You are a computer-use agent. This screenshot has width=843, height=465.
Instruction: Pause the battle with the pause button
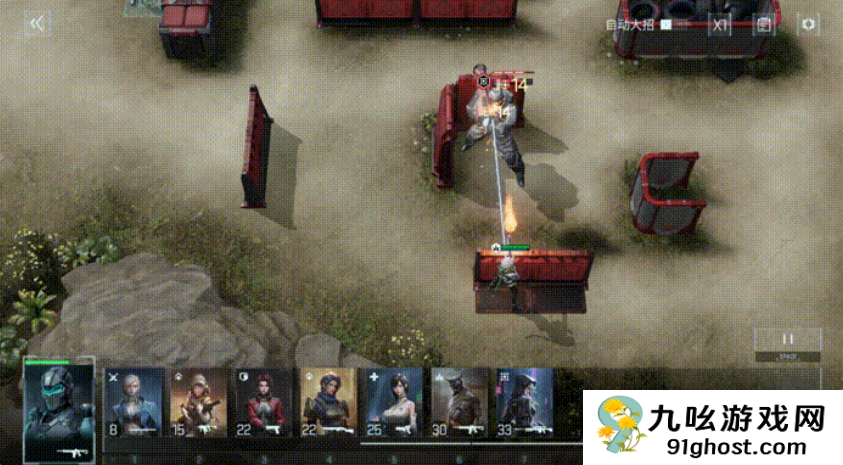coord(787,339)
